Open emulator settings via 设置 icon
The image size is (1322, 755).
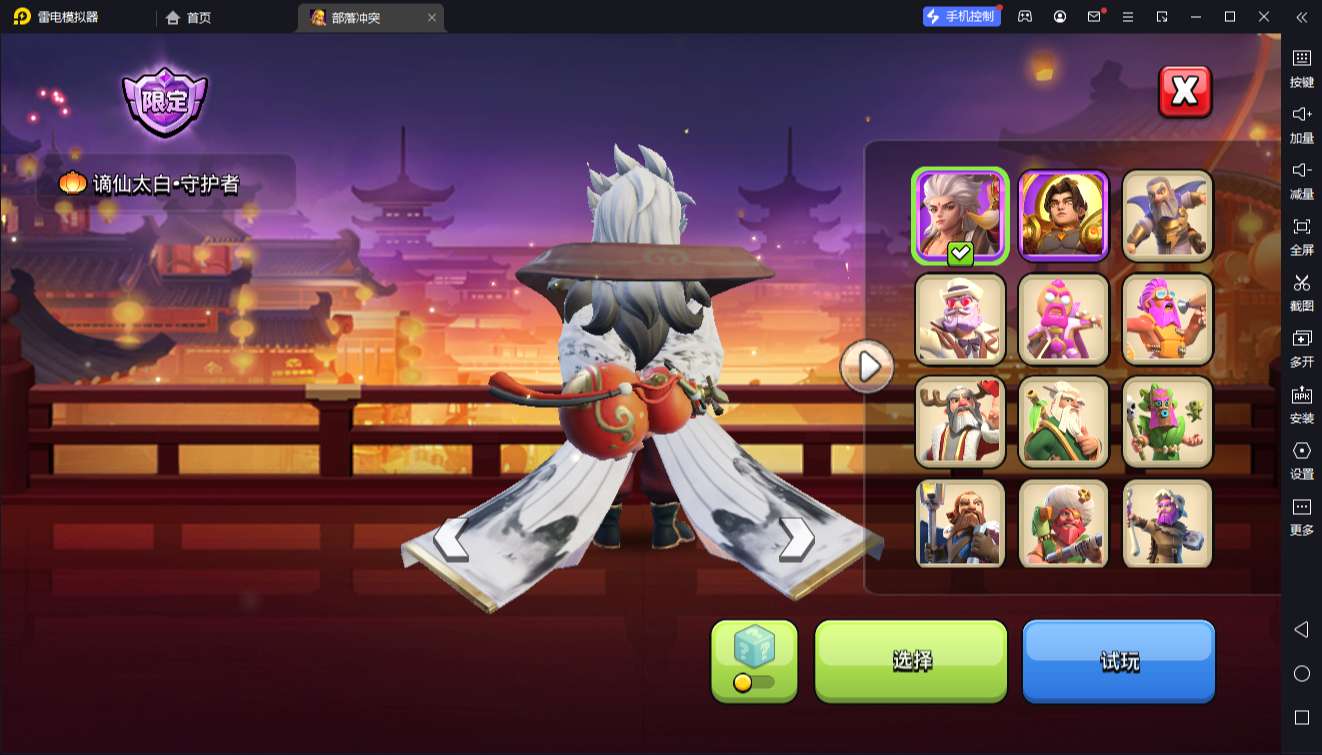1301,461
